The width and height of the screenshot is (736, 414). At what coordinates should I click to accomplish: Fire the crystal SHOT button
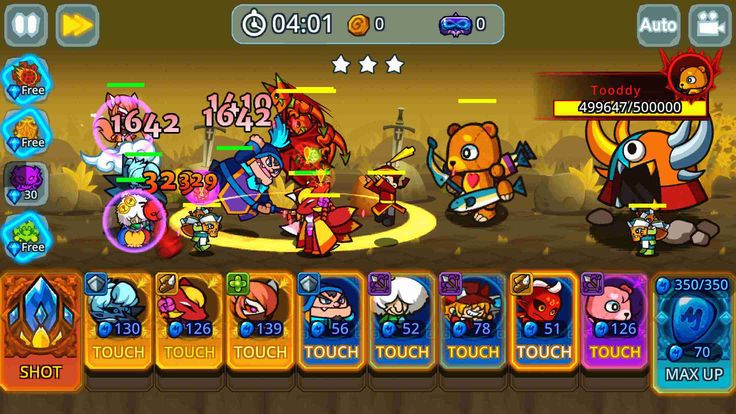pos(40,329)
